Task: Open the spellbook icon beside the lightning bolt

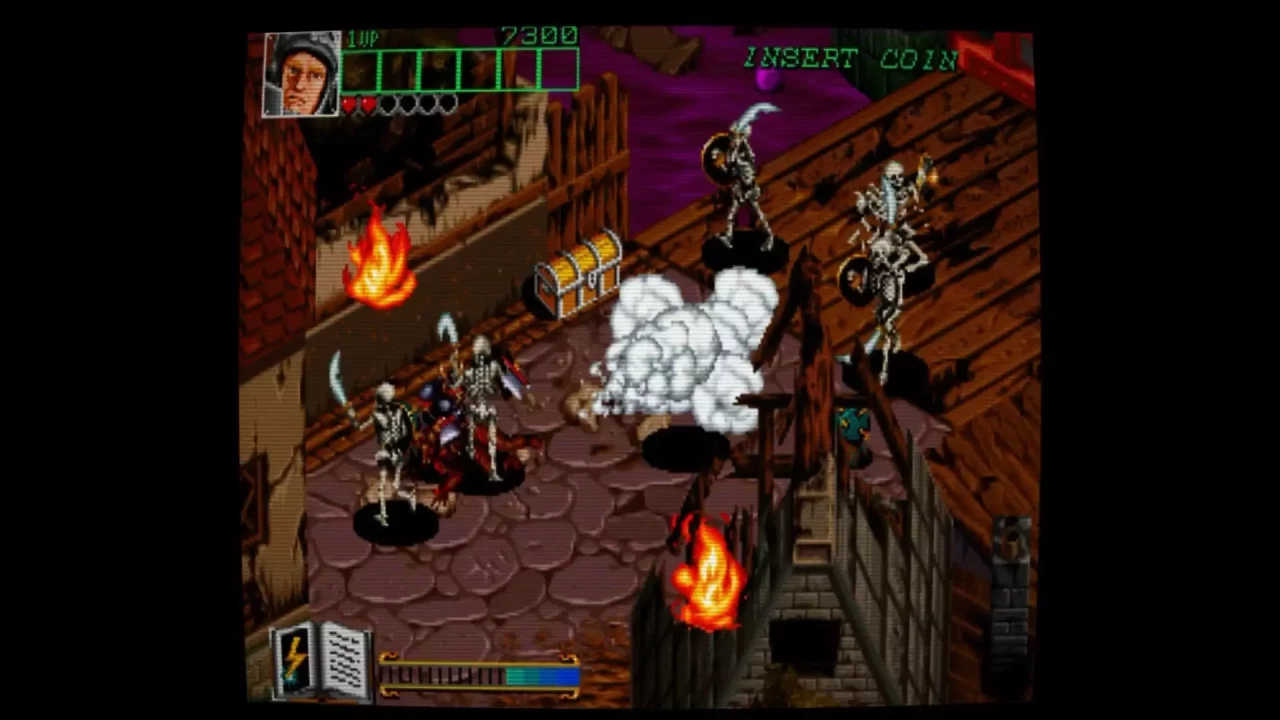Action: 340,663
